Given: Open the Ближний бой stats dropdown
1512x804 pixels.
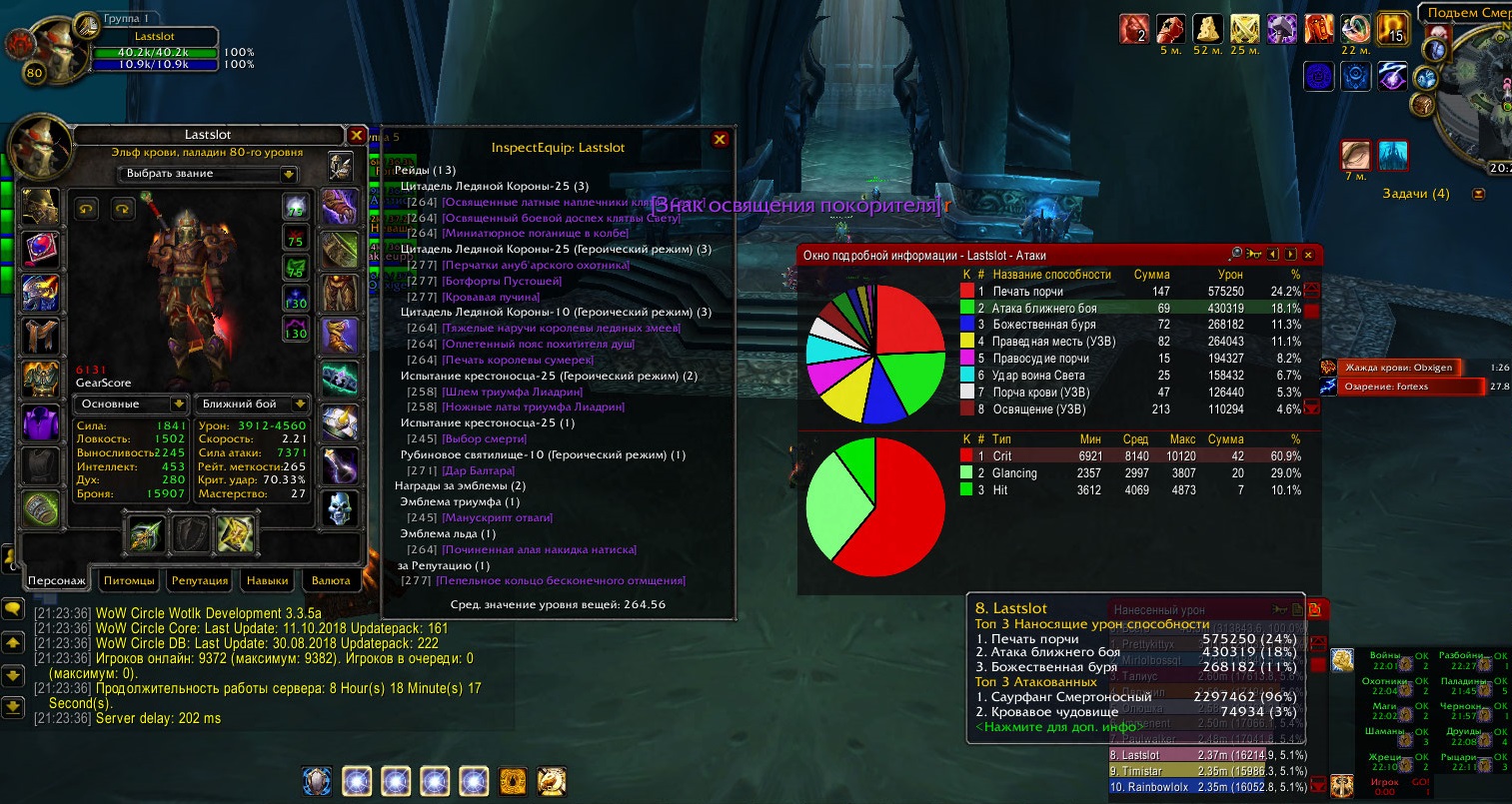Looking at the screenshot, I should click(250, 404).
